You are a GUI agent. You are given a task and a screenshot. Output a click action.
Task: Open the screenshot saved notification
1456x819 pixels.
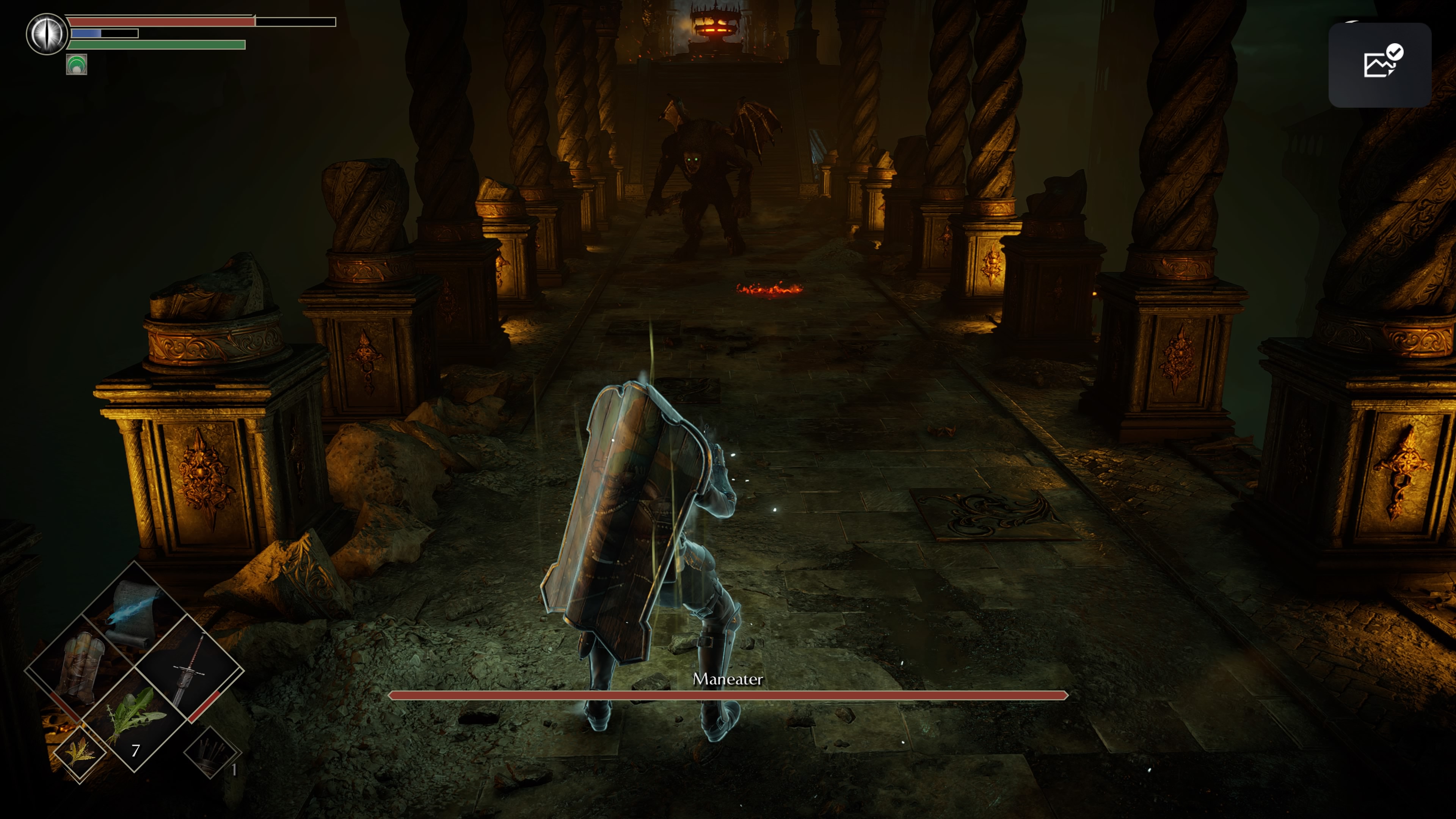[1379, 64]
